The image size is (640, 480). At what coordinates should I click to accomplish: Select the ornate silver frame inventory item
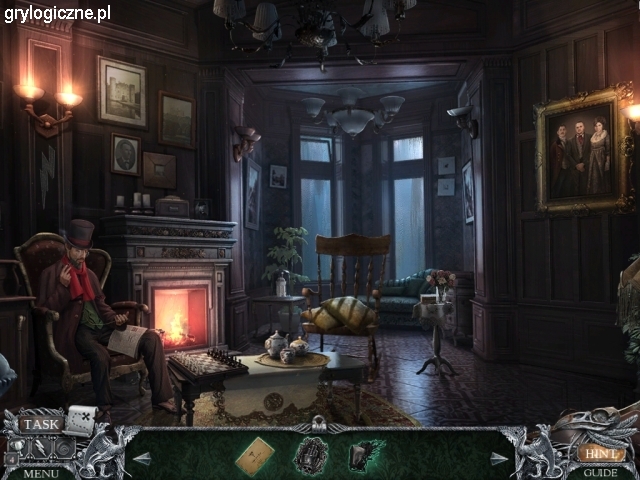(x=310, y=456)
